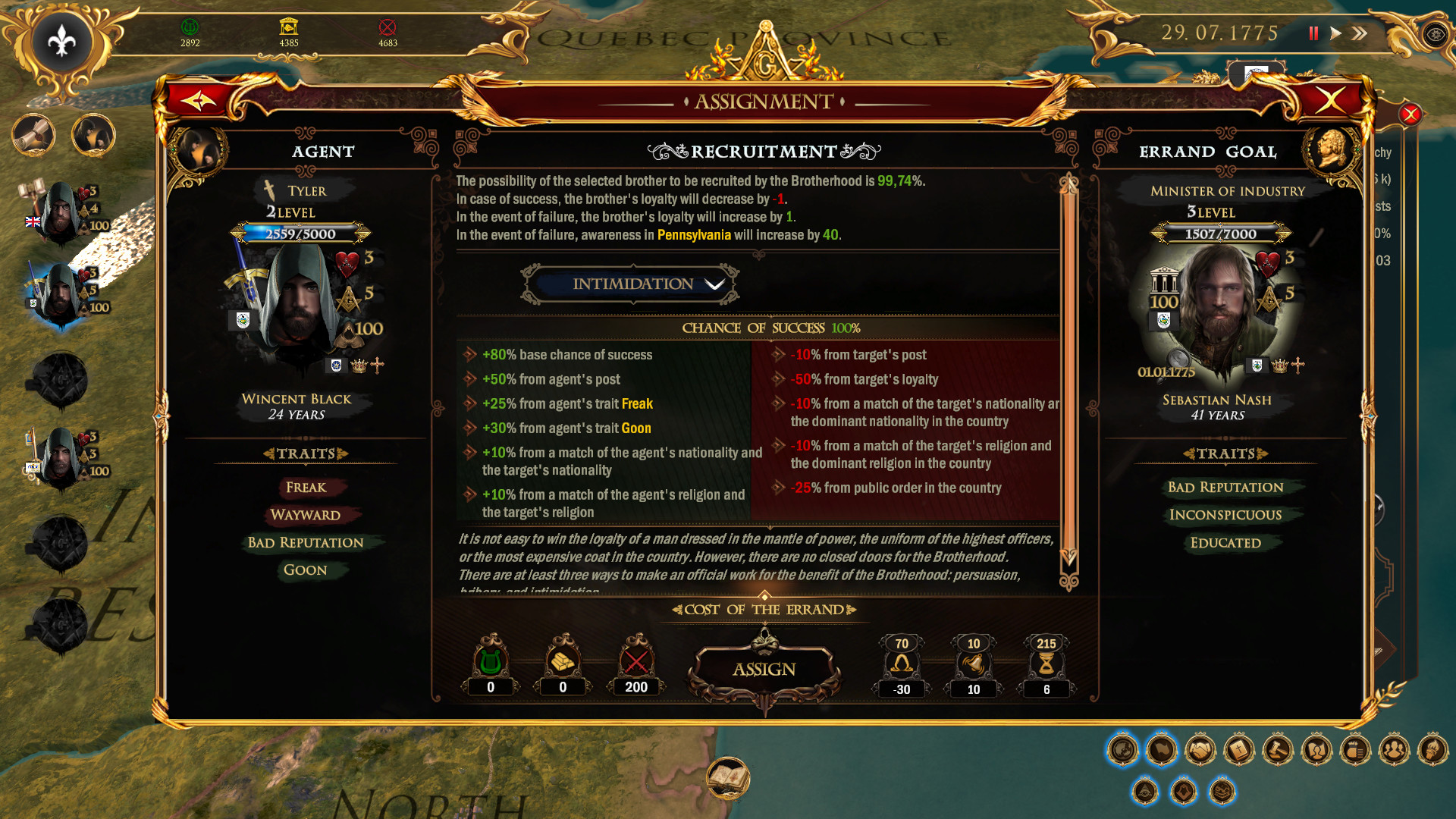Click the ASSIGN button
Image resolution: width=1456 pixels, height=819 pixels.
tap(763, 669)
